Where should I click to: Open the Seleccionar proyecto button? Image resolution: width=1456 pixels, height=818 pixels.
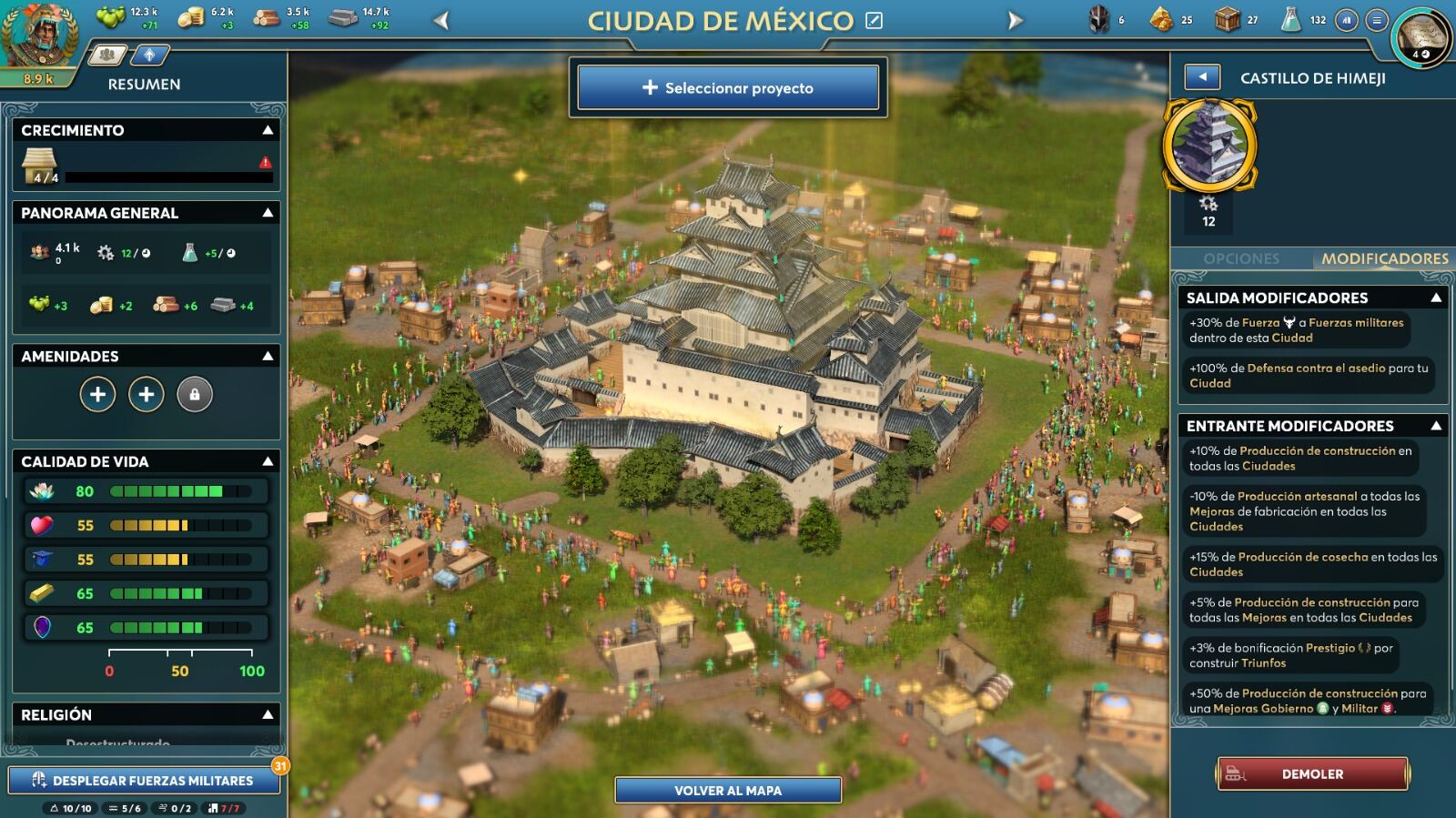pyautogui.click(x=728, y=87)
